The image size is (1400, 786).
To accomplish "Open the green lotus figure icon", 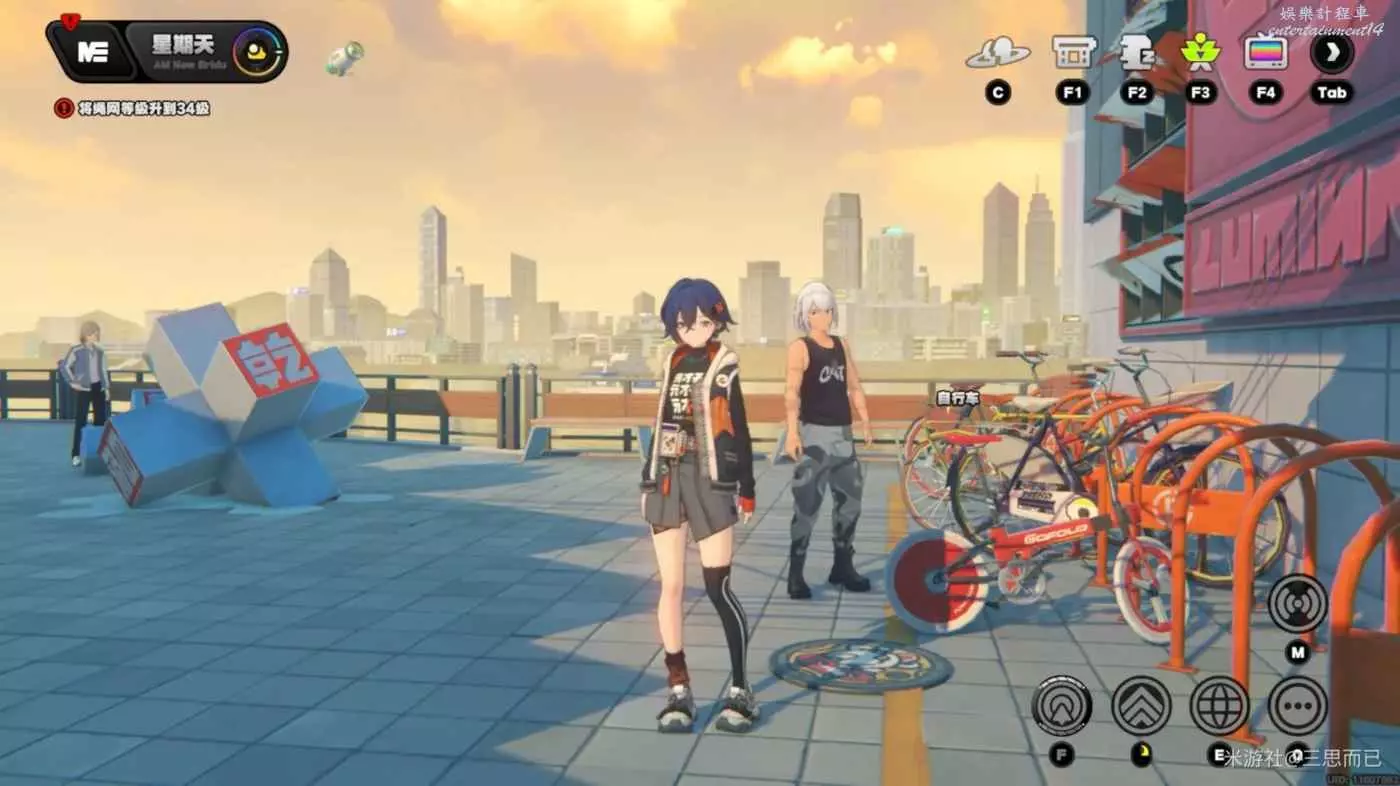I will [1199, 52].
